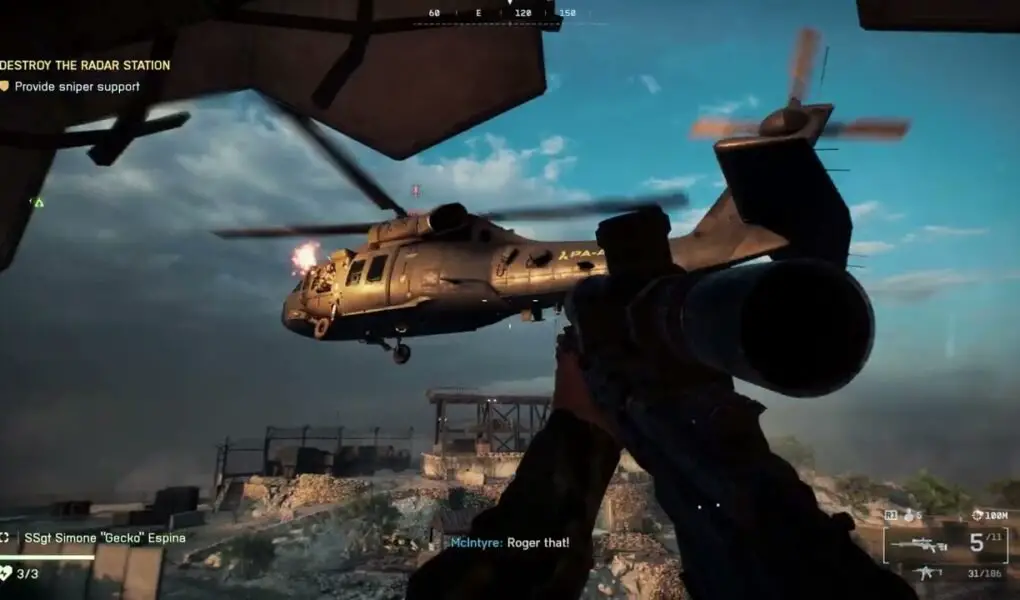
Task: Switch to the assault rifle secondary weapon
Action: coord(926,573)
